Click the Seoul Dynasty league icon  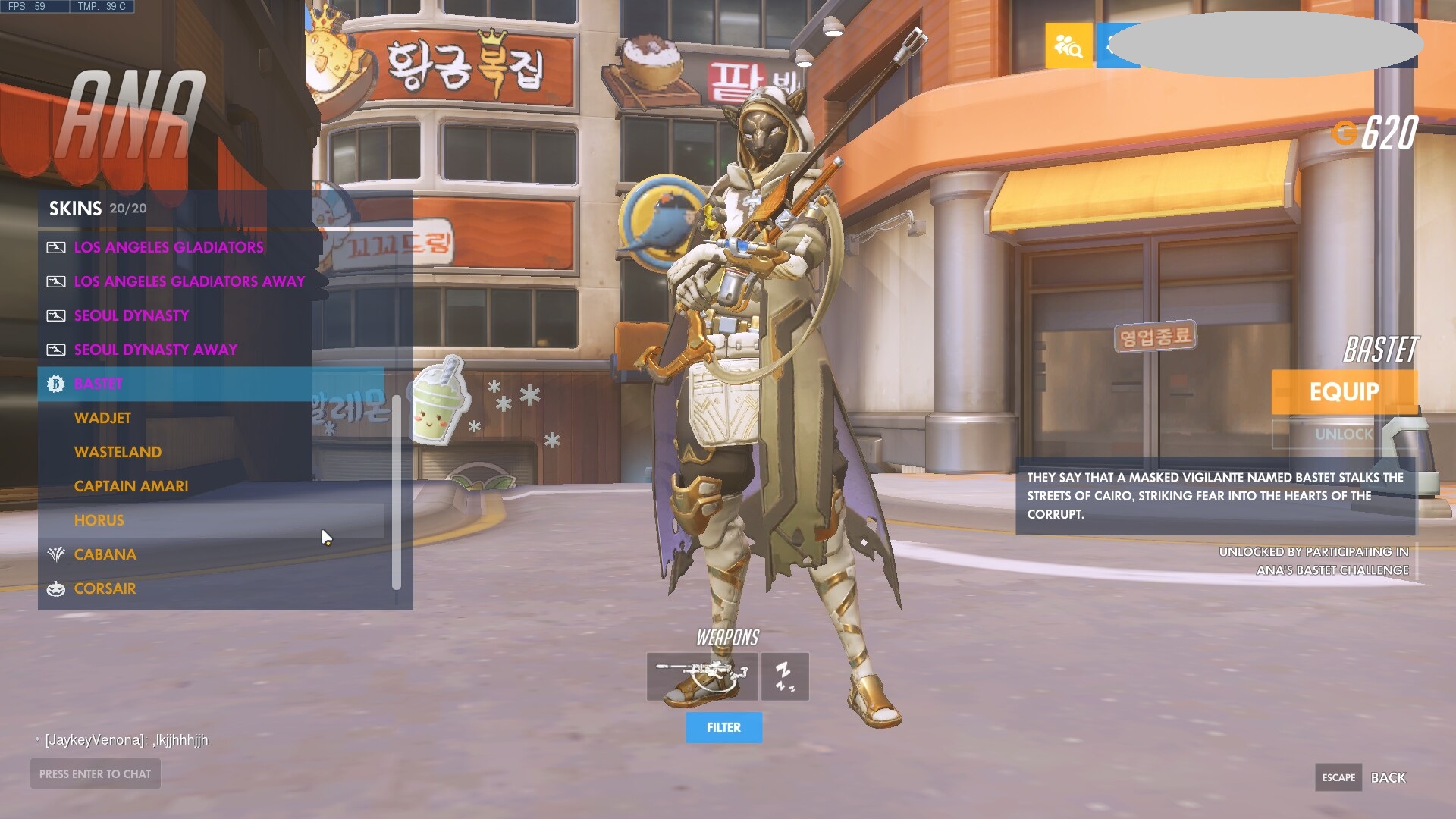pyautogui.click(x=55, y=315)
